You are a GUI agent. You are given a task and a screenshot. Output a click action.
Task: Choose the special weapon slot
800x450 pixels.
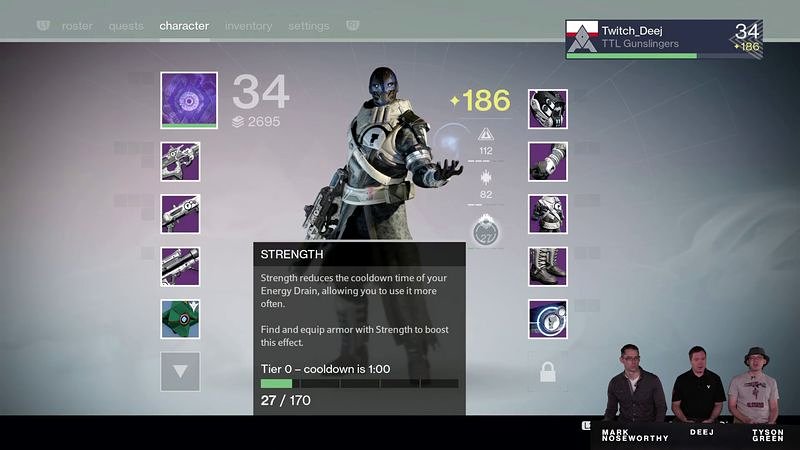[180, 214]
